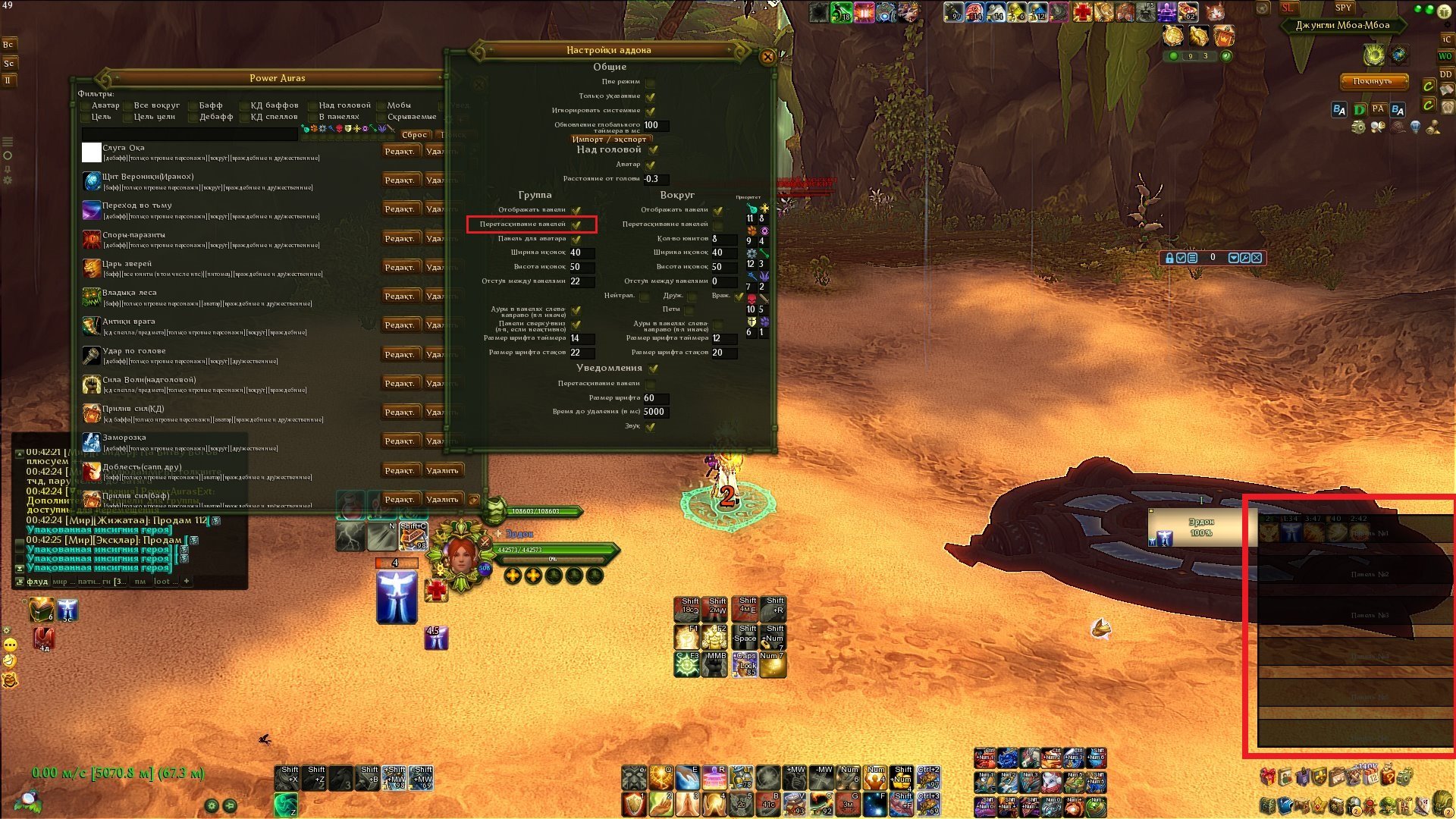Enable the Аватар filter checkbox
This screenshot has width=1456, height=819.
click(85, 105)
